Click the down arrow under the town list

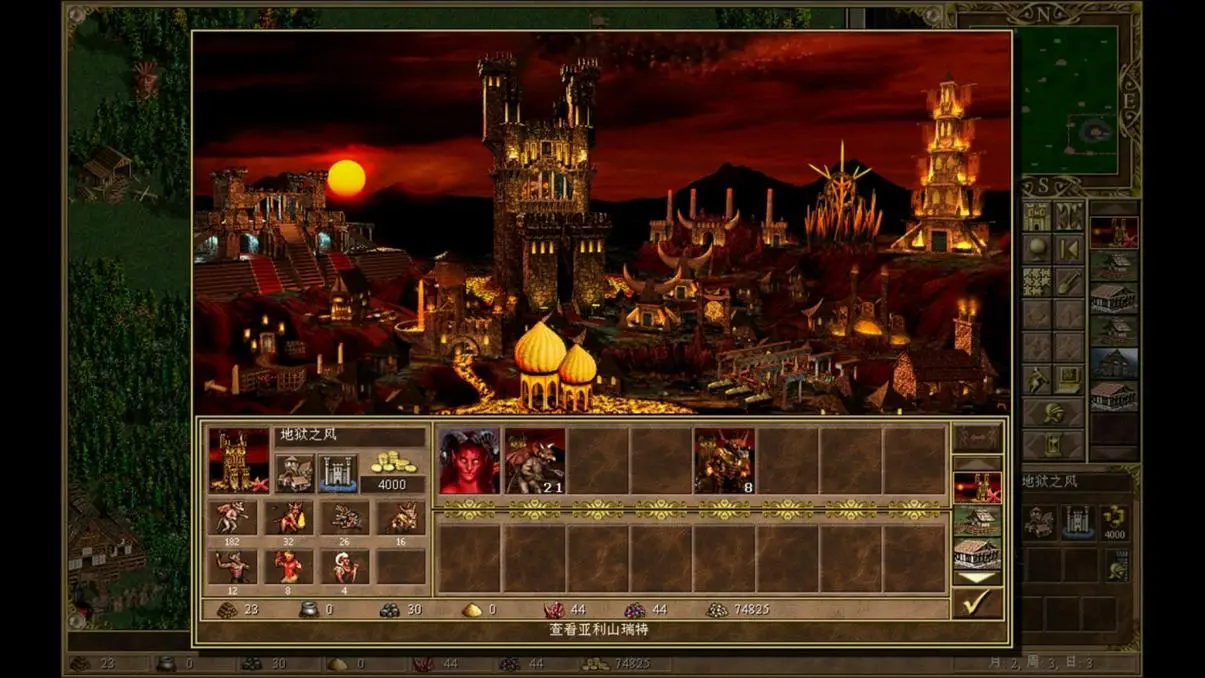point(977,578)
